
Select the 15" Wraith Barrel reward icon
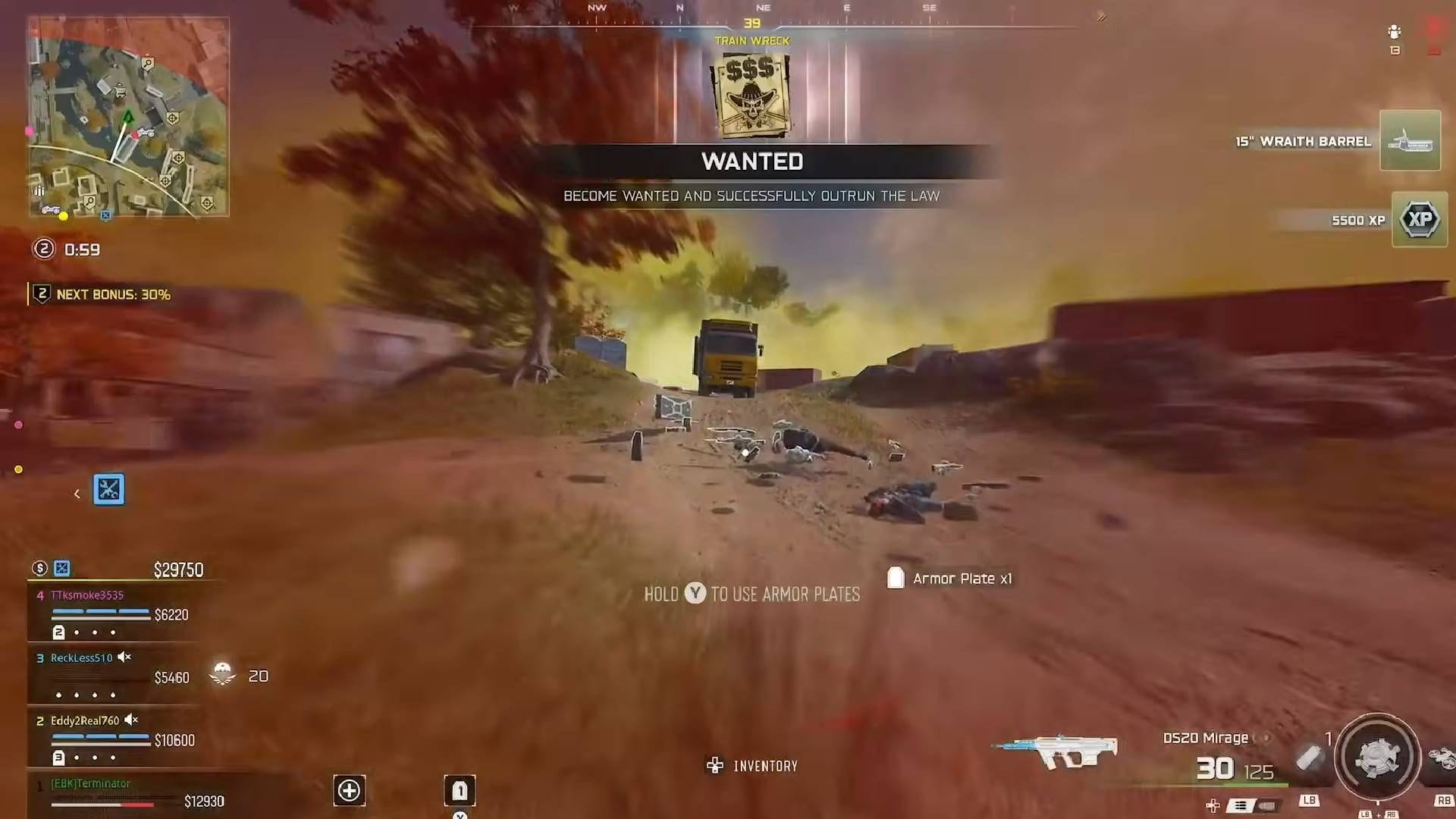click(1410, 140)
